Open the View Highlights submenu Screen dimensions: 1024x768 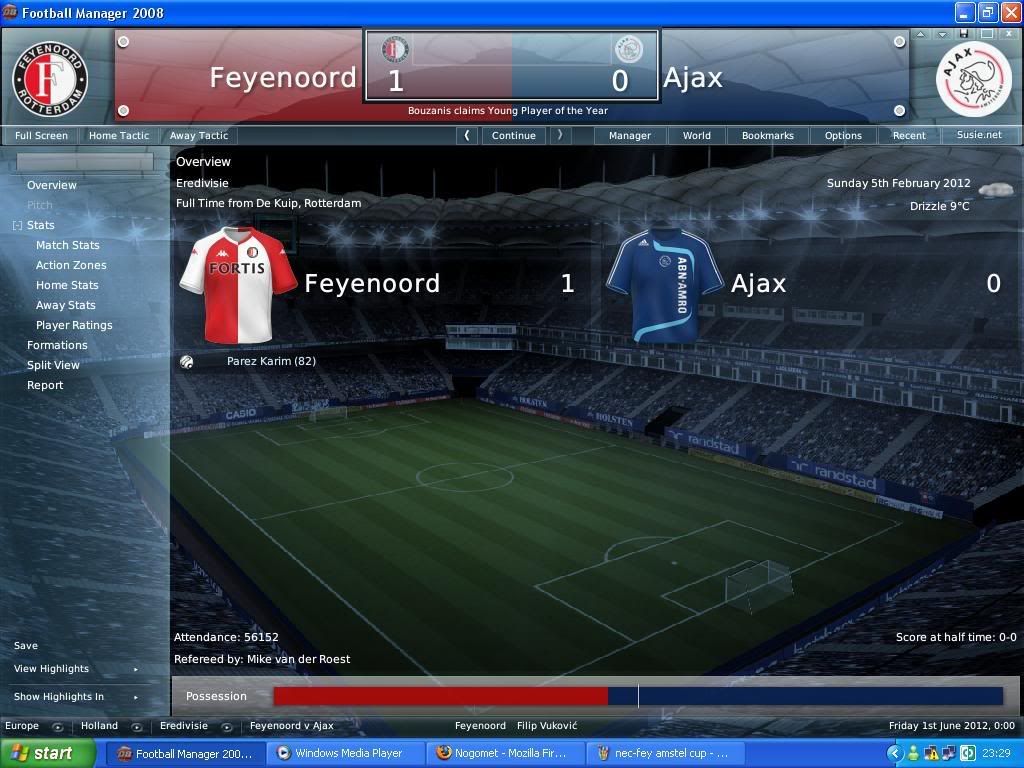pos(52,669)
